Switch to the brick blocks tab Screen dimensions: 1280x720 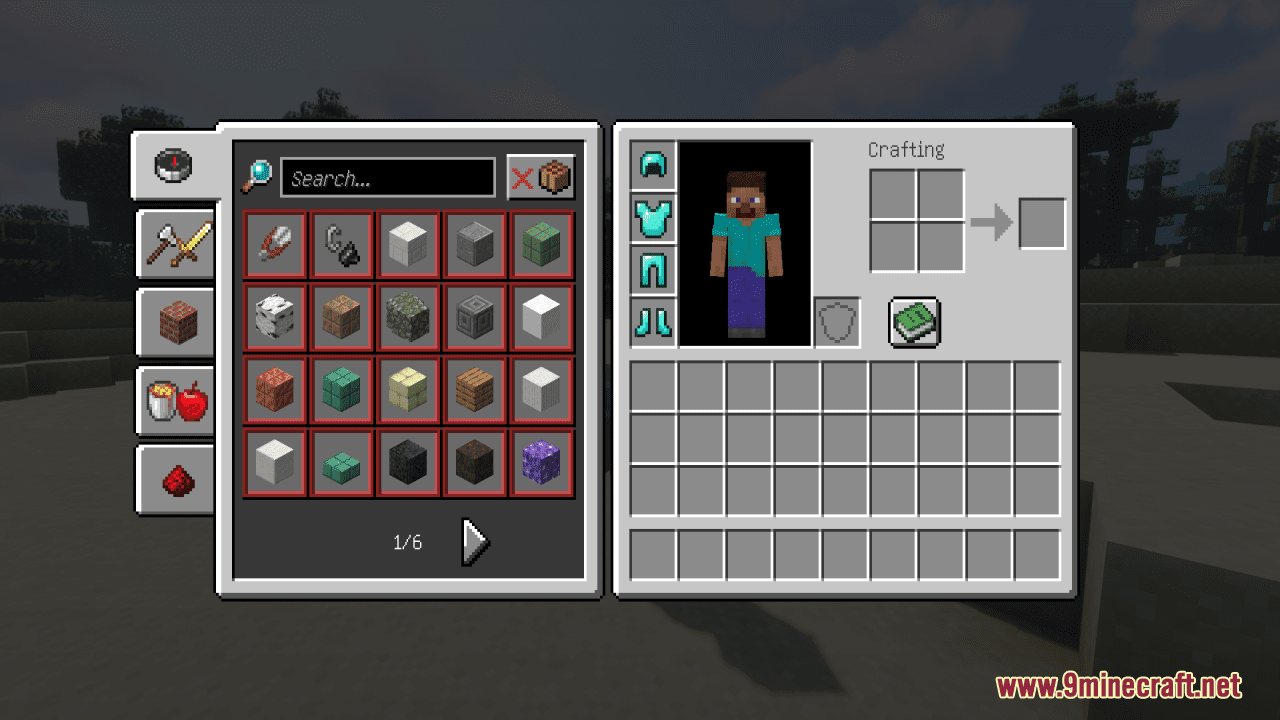(x=176, y=323)
